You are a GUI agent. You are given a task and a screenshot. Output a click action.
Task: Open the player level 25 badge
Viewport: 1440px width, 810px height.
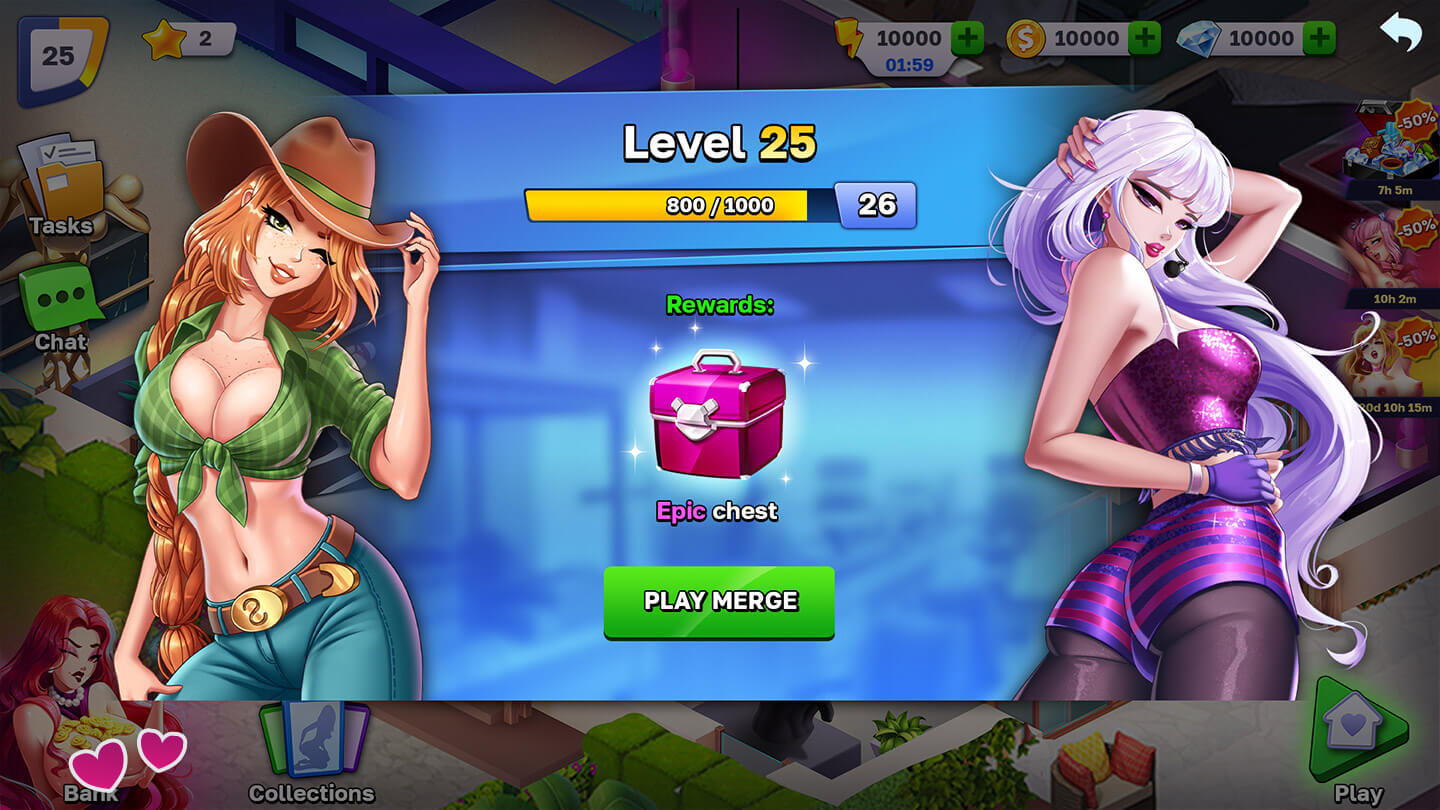coord(60,58)
